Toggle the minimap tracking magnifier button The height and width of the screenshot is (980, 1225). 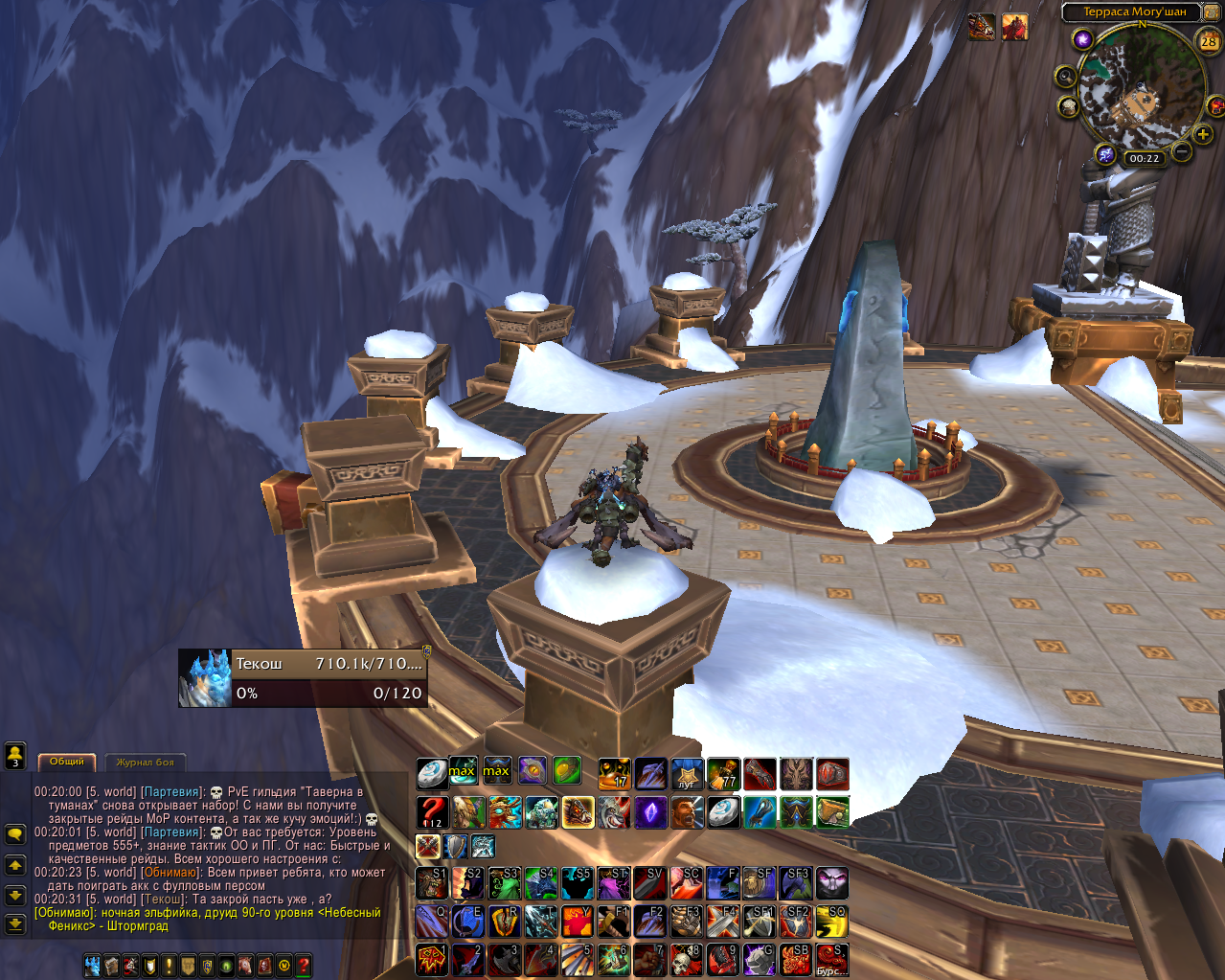pos(1065,77)
